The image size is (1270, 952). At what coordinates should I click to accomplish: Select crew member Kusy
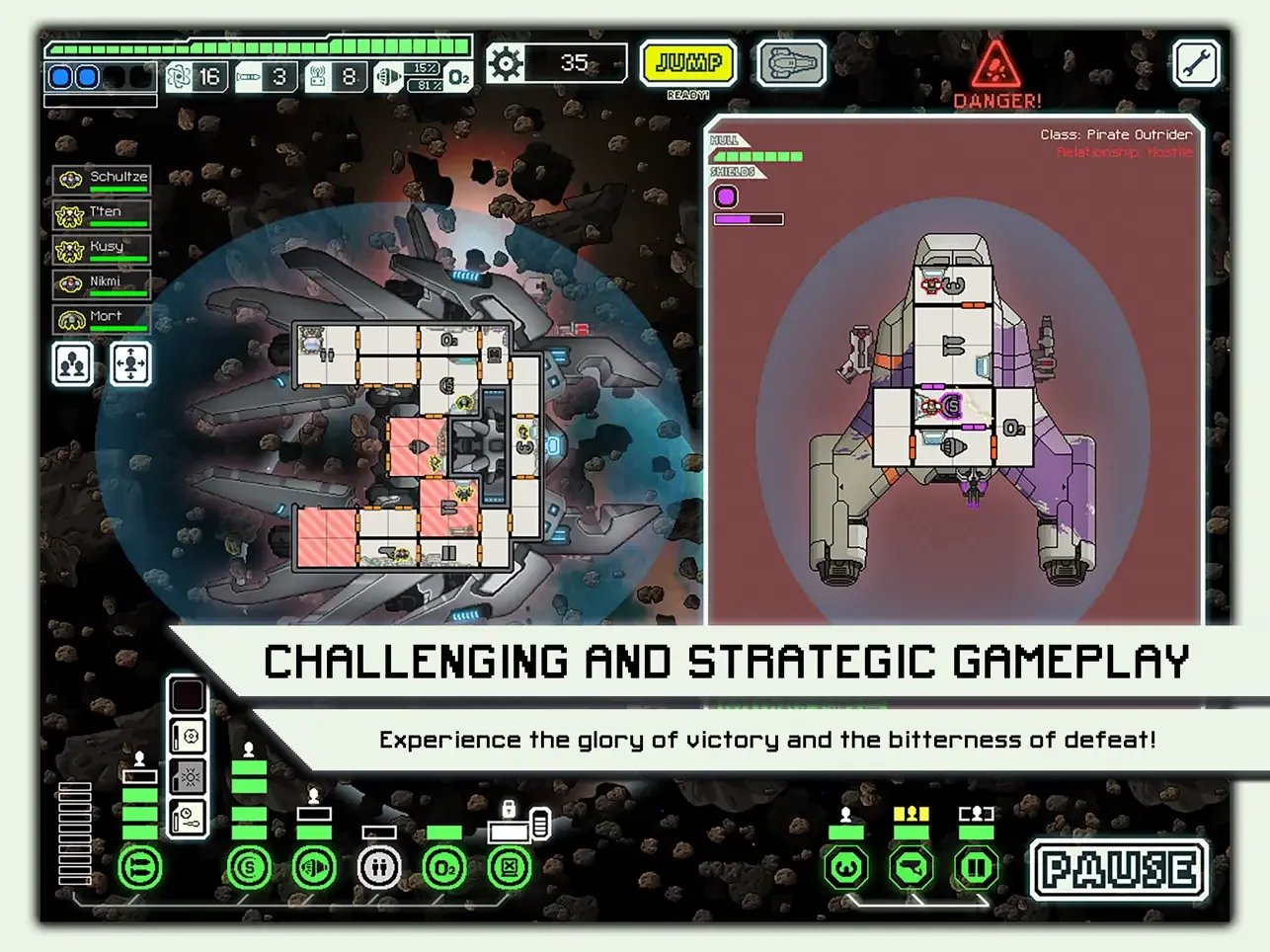[102, 249]
